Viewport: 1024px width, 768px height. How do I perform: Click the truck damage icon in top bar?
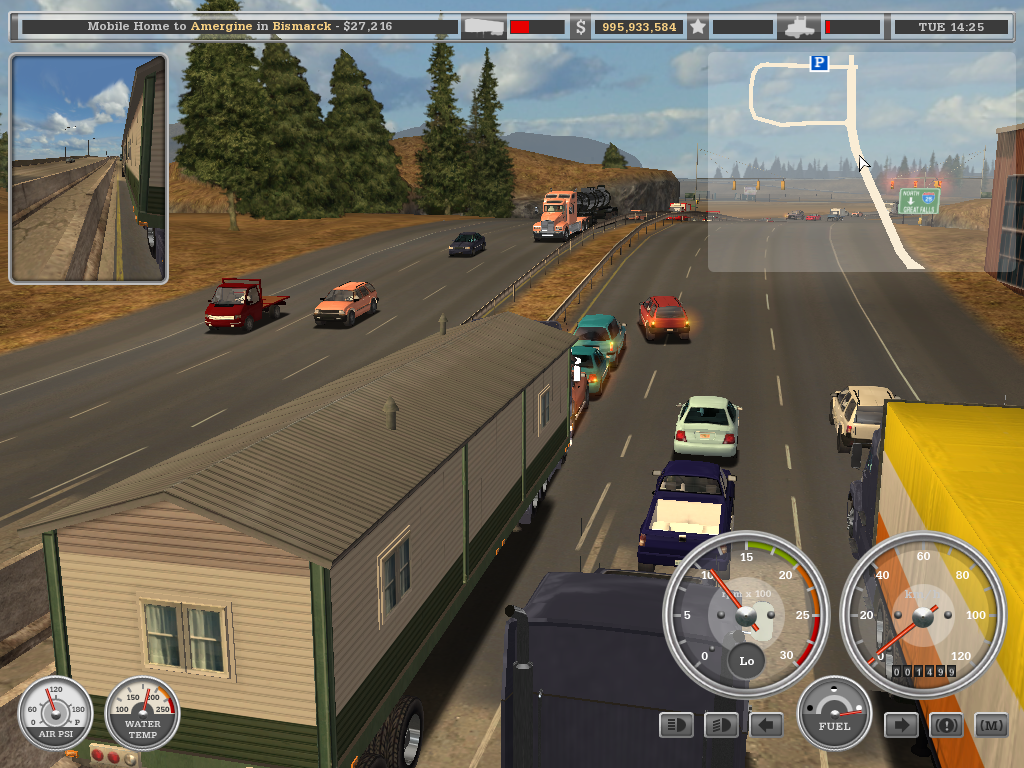coord(800,27)
